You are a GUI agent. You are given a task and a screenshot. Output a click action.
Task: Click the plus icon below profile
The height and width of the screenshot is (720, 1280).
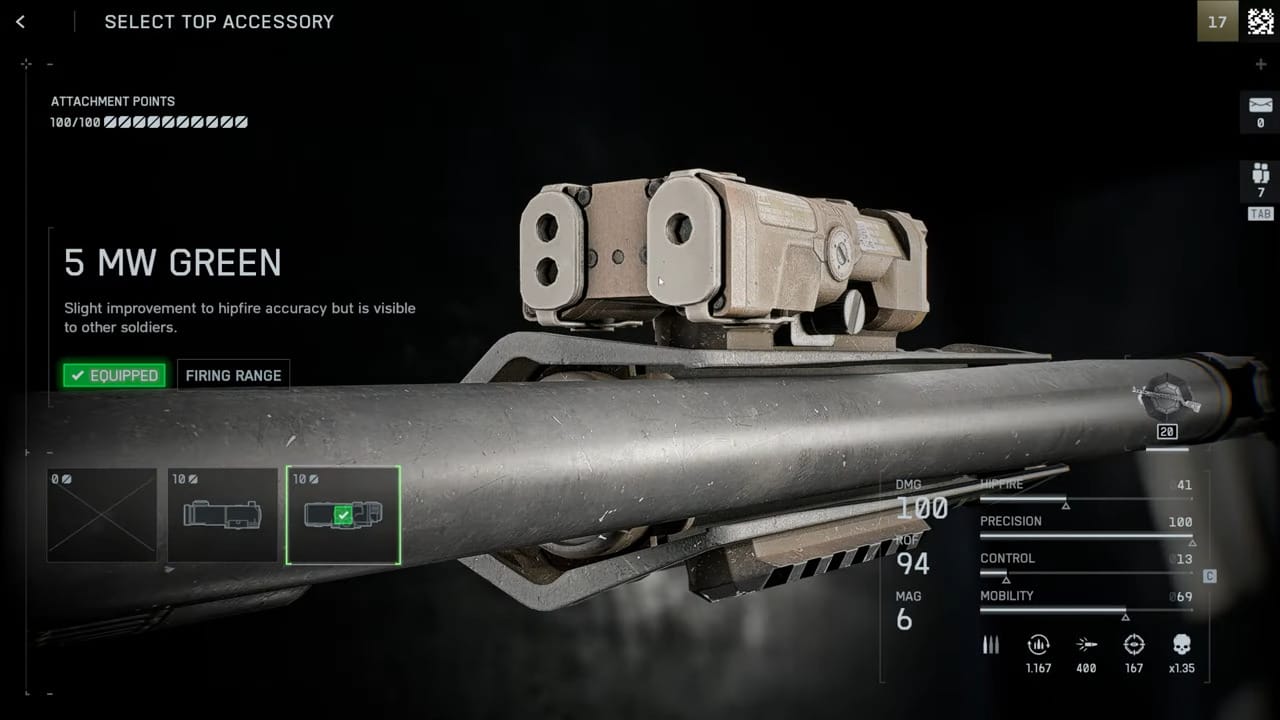coord(1260,64)
